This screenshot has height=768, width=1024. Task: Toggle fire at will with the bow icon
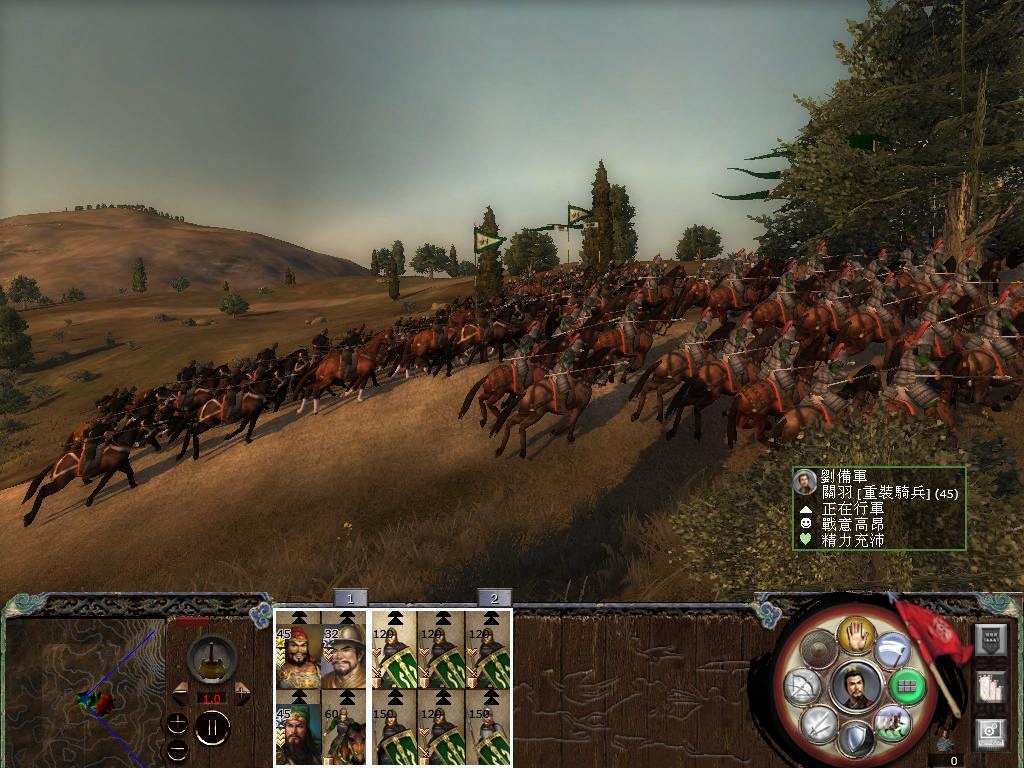(801, 687)
